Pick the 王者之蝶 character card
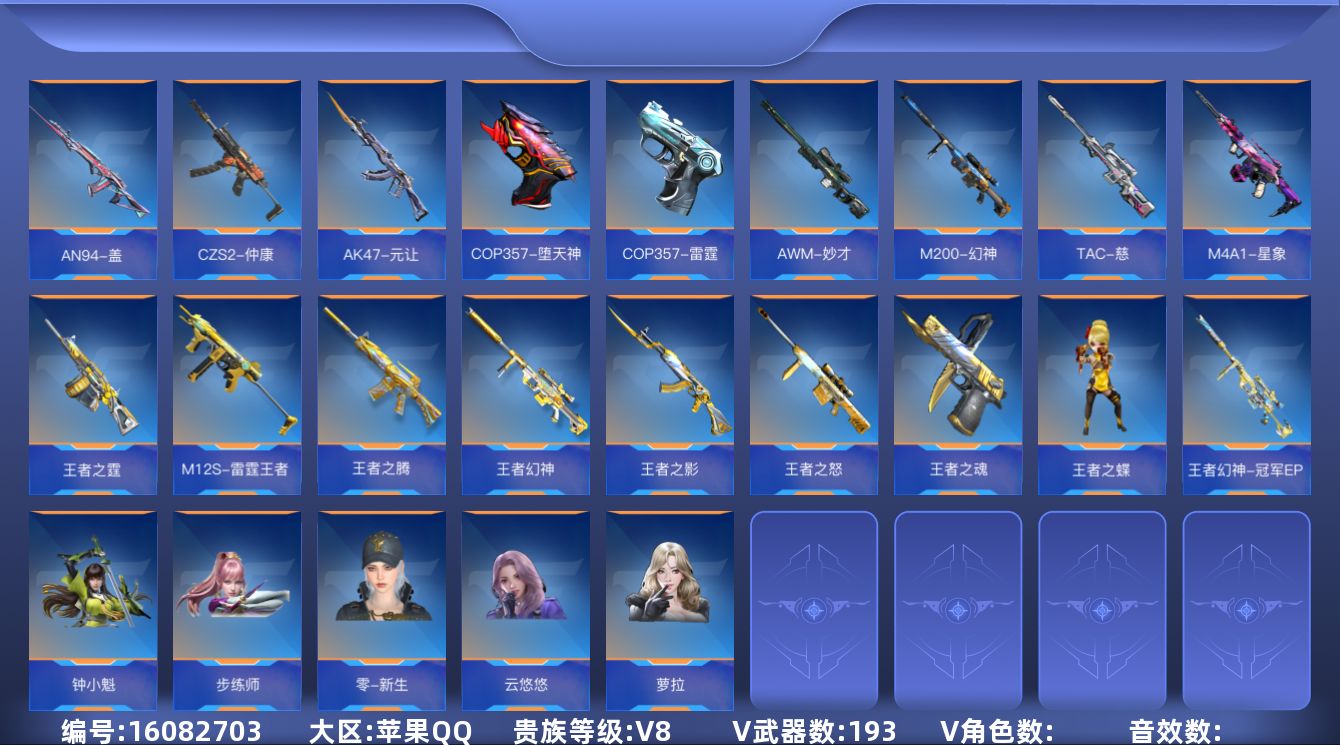 (1101, 395)
